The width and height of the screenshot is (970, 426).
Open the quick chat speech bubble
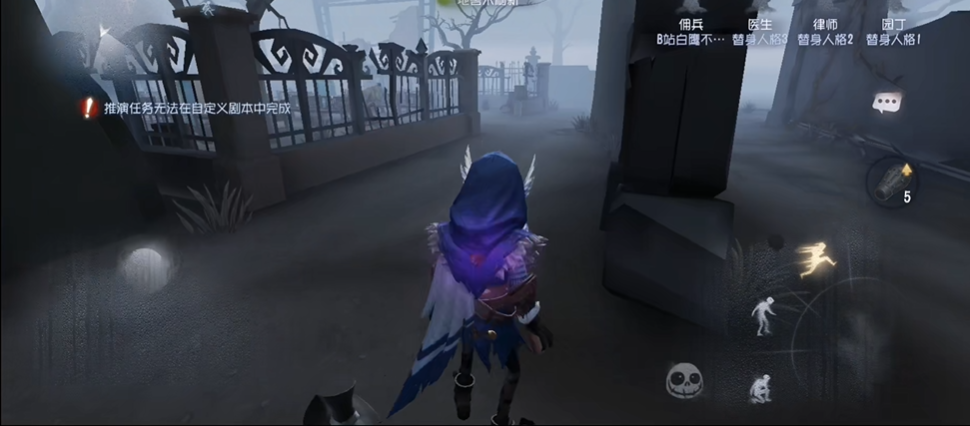click(887, 101)
